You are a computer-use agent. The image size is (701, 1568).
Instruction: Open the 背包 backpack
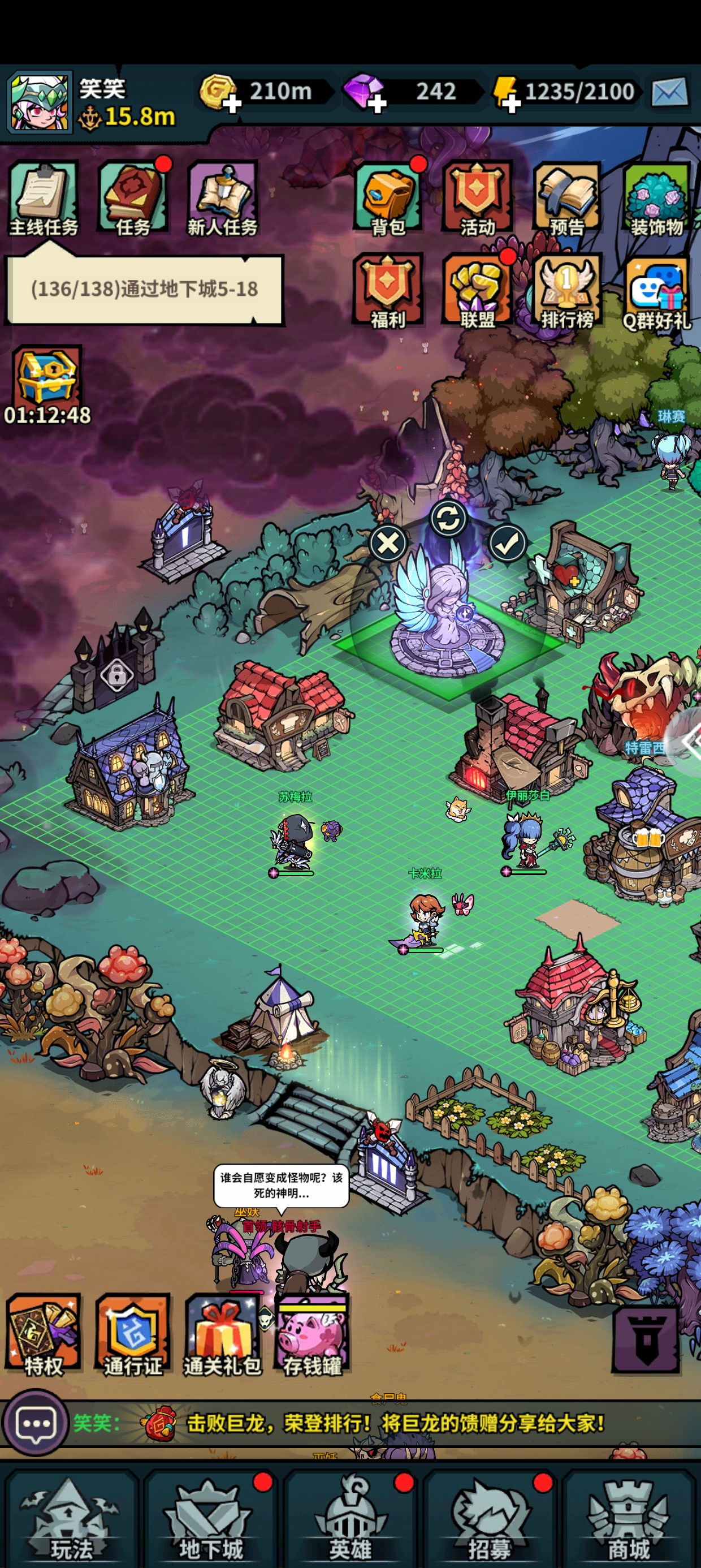[x=388, y=198]
